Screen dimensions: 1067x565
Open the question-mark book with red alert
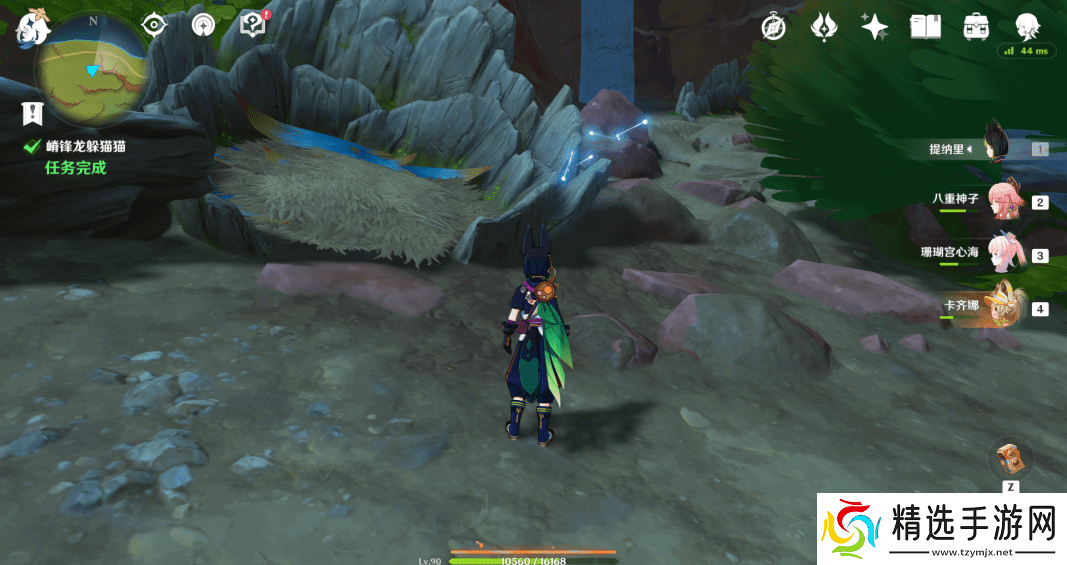(254, 24)
